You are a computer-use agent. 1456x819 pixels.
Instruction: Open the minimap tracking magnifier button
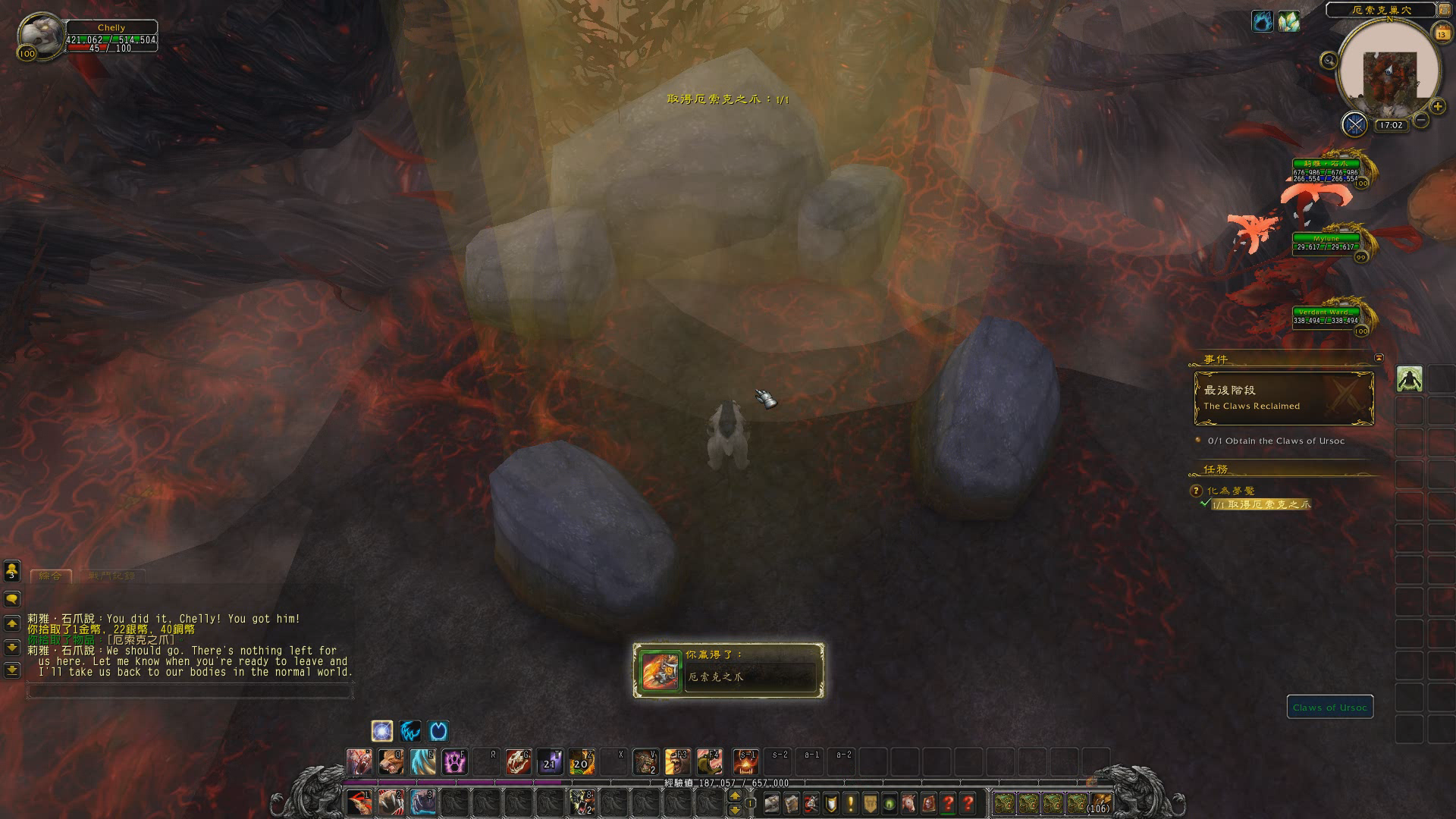point(1329,61)
